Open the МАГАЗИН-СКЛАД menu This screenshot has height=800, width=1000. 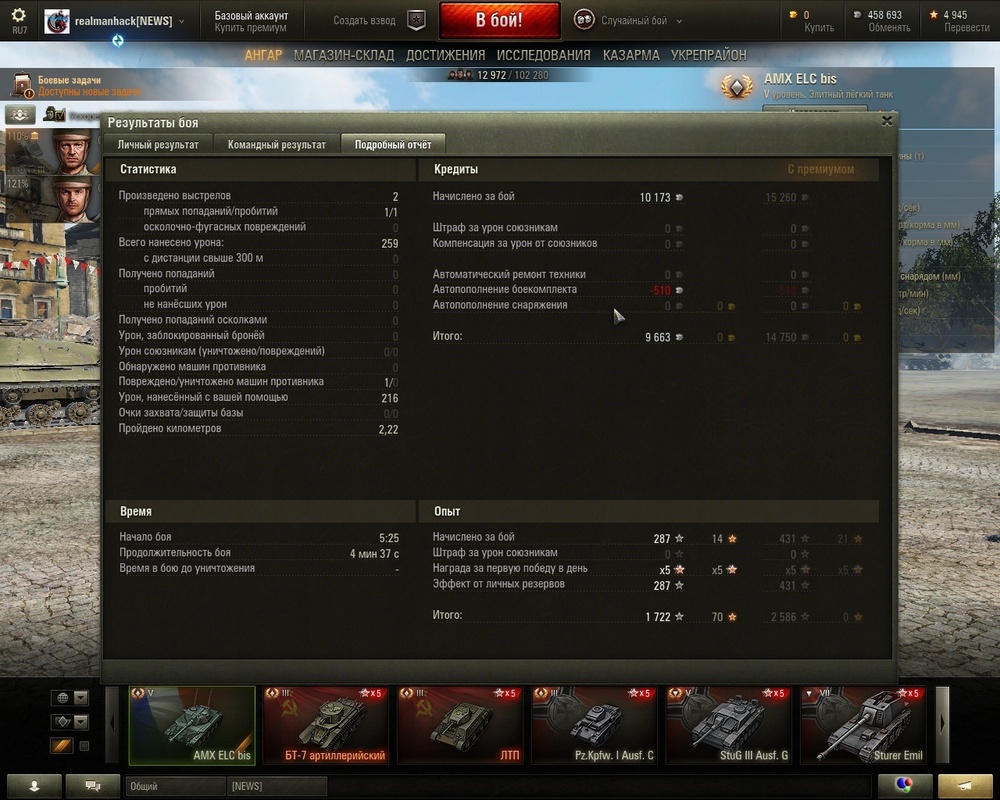pos(344,56)
